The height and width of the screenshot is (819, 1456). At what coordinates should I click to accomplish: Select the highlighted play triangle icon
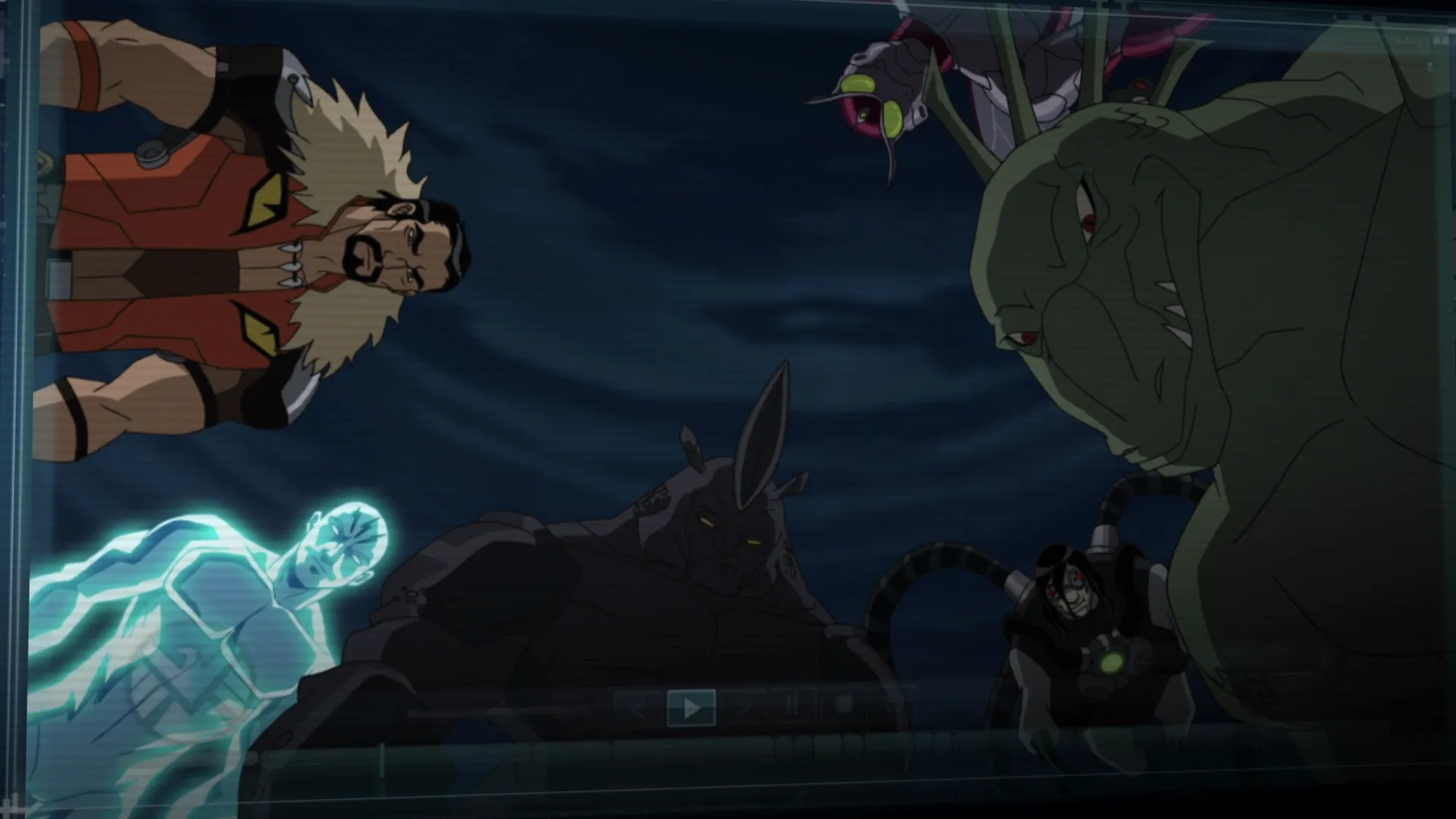coord(691,707)
